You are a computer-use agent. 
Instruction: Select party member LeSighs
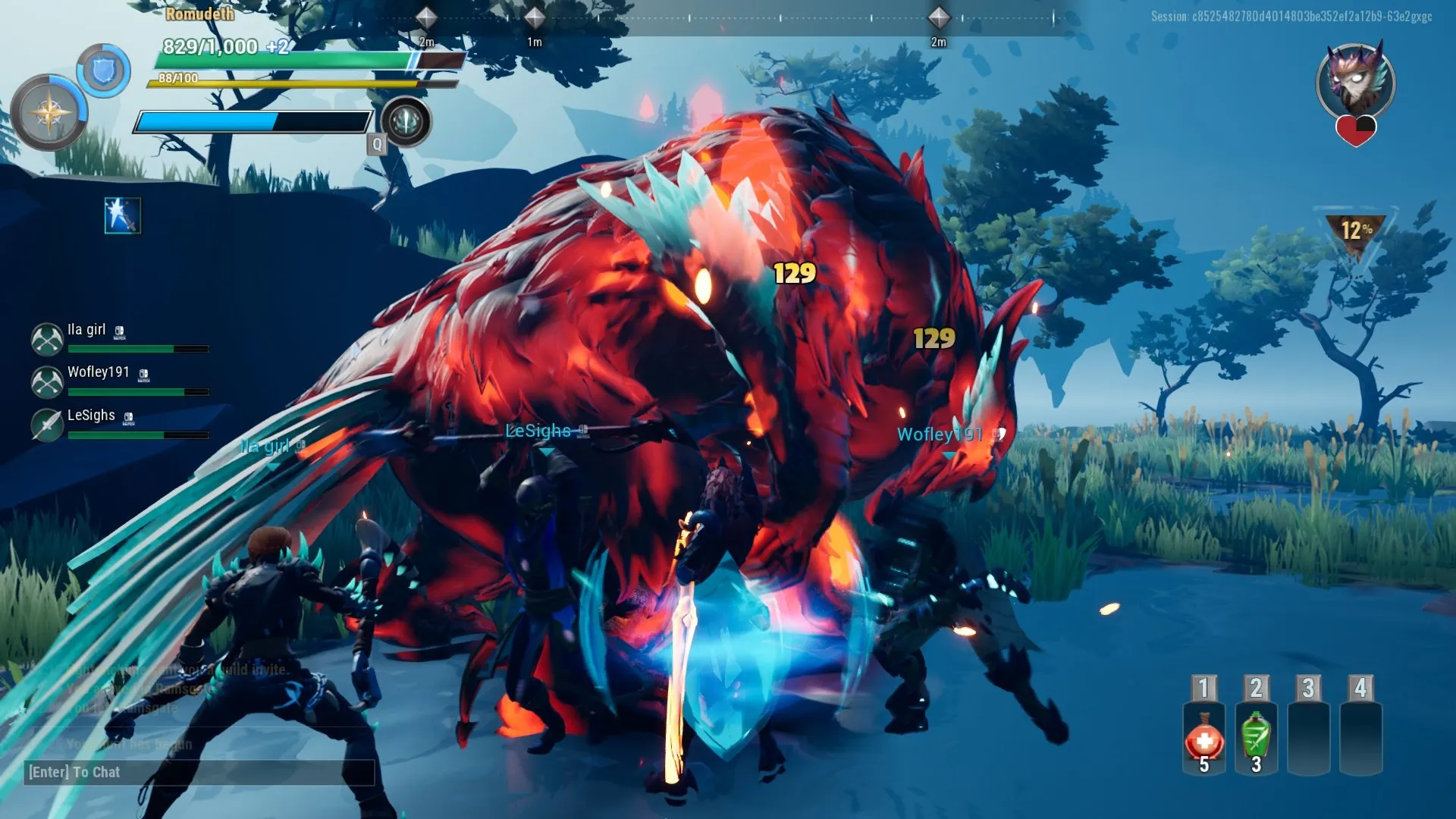(91, 416)
